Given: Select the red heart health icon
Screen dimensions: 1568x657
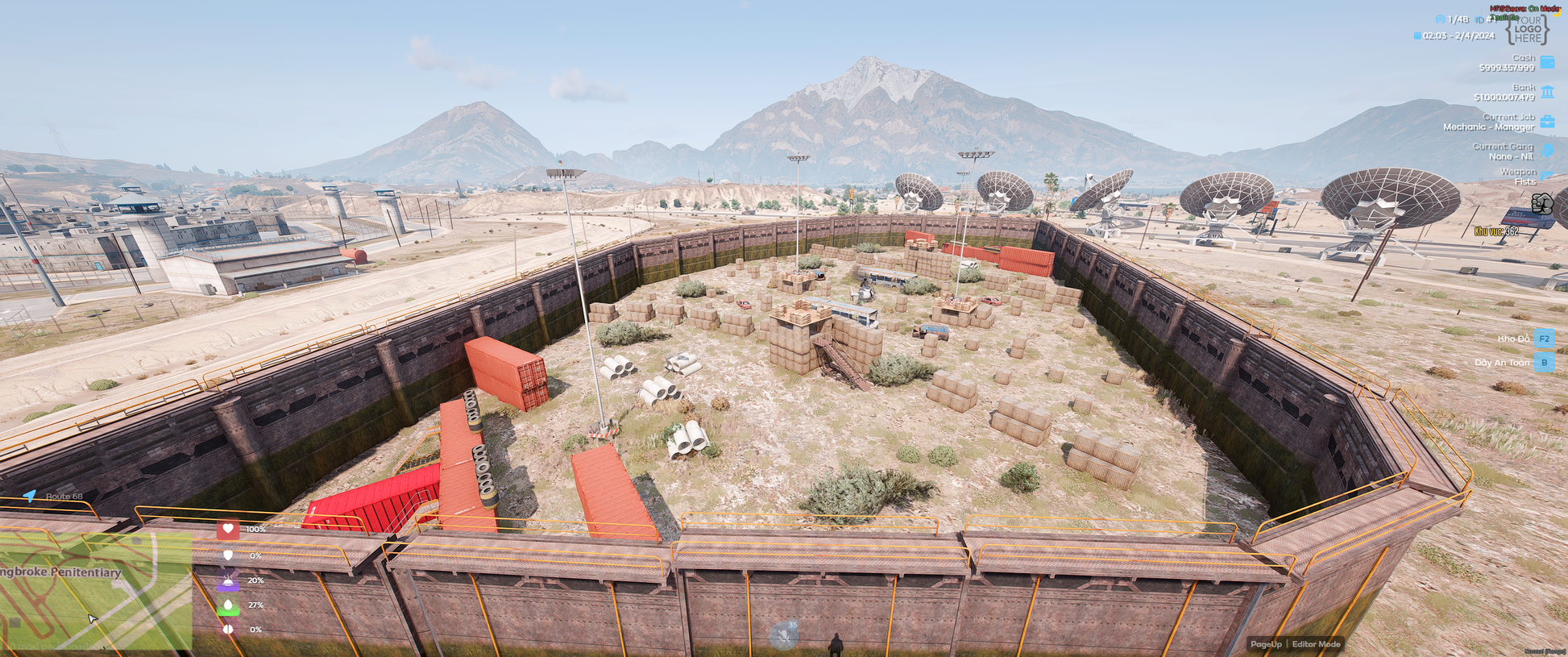Looking at the screenshot, I should (x=228, y=530).
